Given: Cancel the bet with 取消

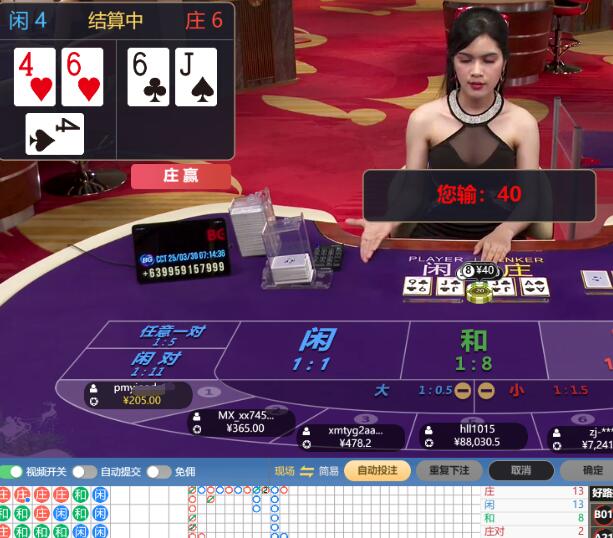Looking at the screenshot, I should point(521,470).
